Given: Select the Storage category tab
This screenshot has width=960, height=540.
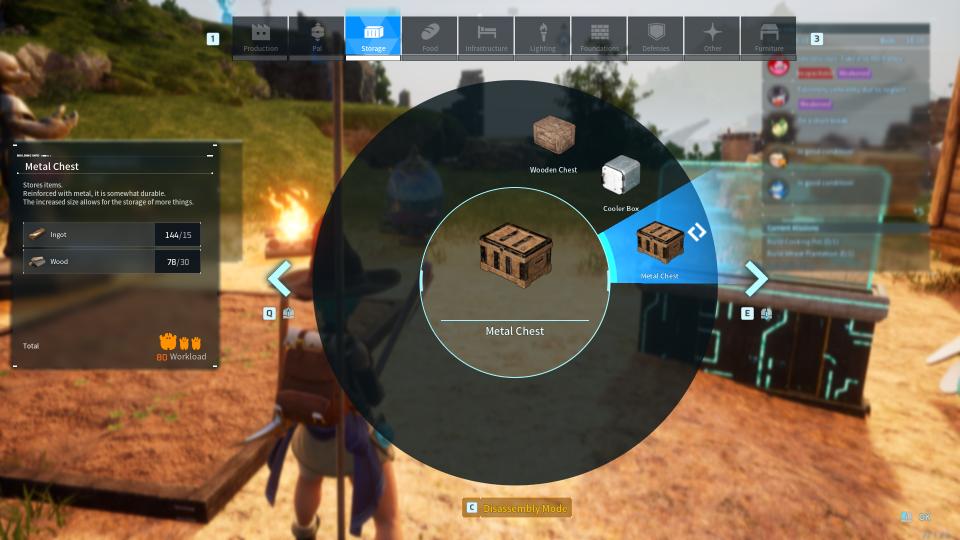Looking at the screenshot, I should pos(373,37).
